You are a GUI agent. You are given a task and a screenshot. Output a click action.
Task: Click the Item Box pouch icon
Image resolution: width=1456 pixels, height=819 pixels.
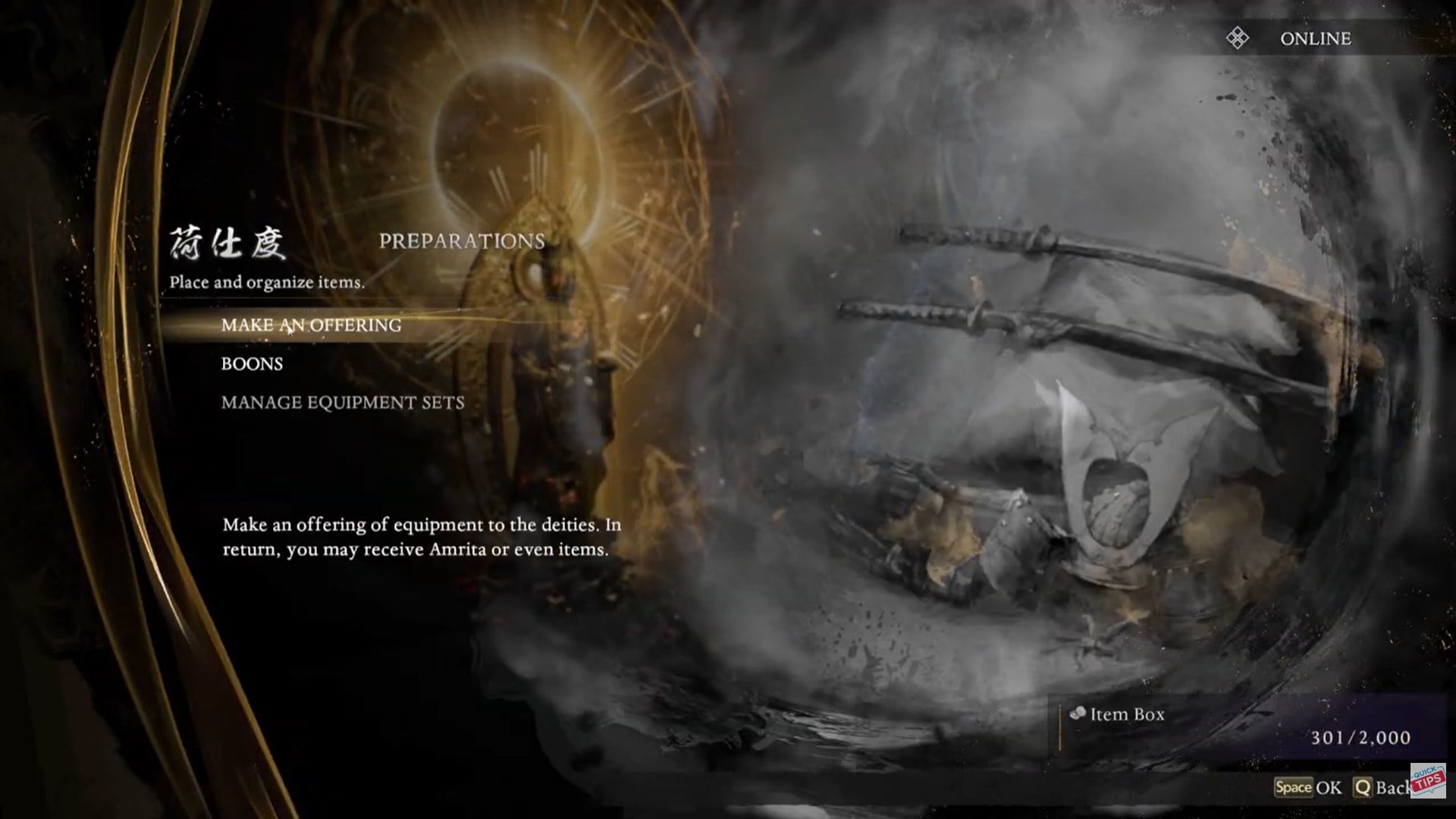coord(1080,714)
